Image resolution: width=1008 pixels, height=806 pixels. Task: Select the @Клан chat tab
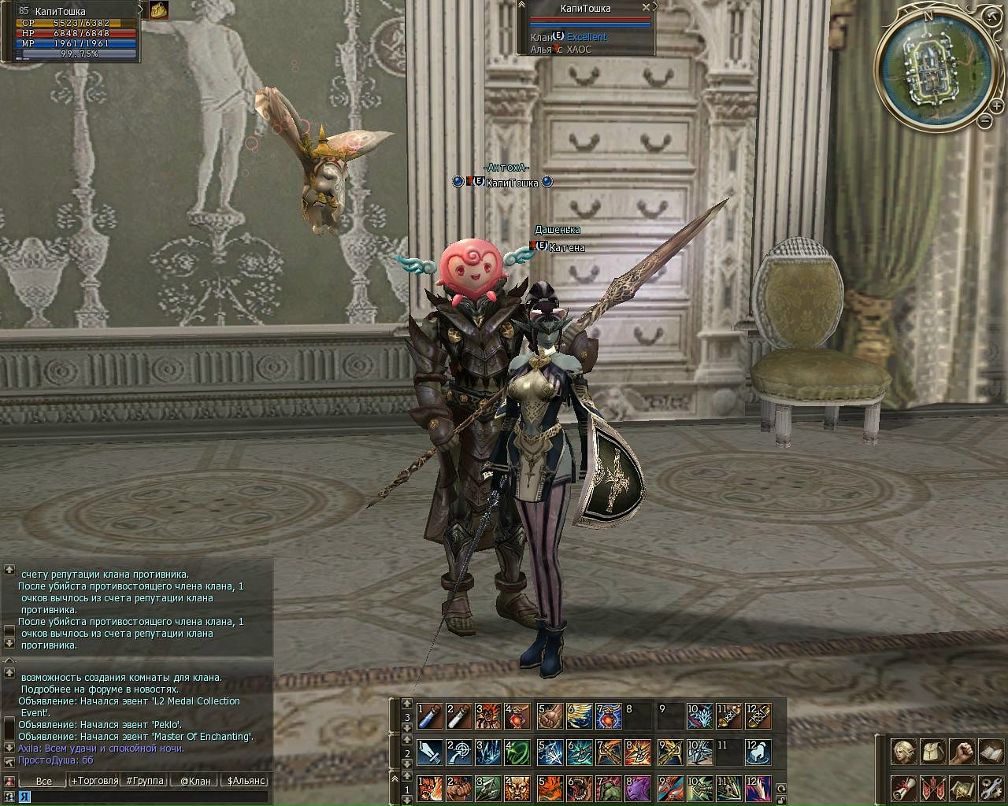pyautogui.click(x=195, y=780)
